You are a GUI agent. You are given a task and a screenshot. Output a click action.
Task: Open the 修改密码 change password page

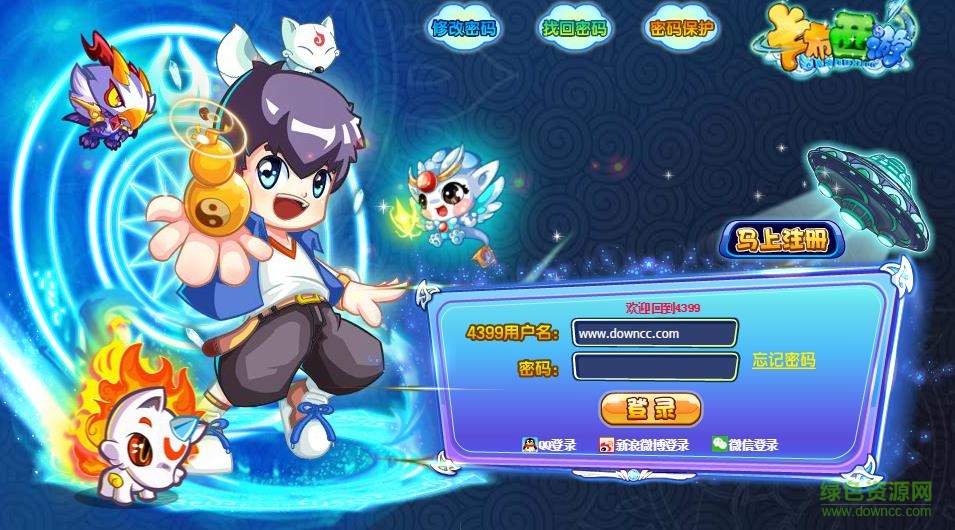(x=464, y=28)
